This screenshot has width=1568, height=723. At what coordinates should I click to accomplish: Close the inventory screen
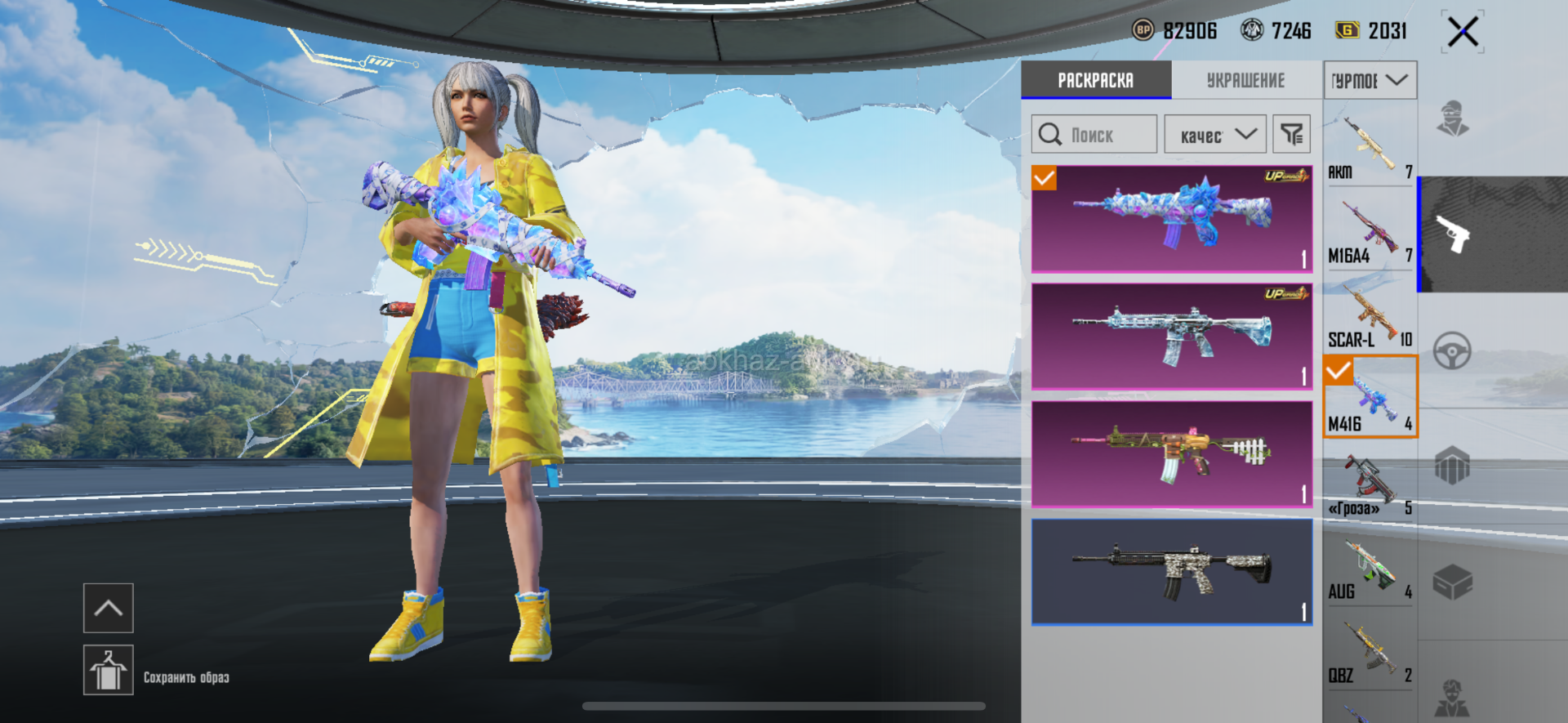coord(1462,33)
